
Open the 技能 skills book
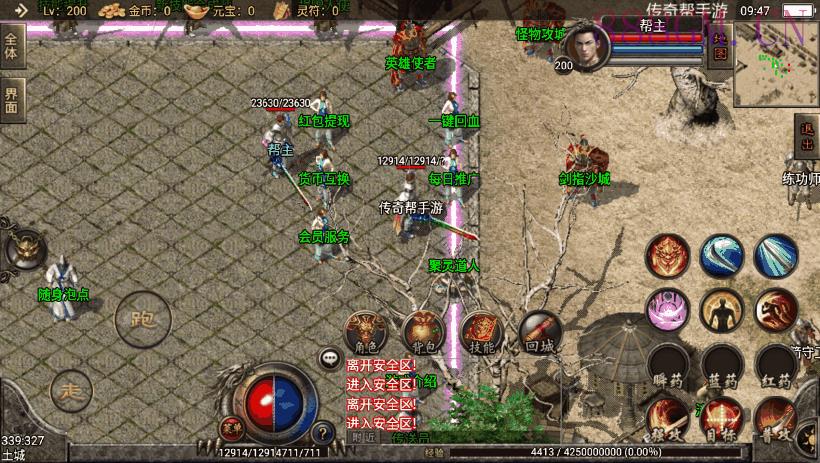point(481,331)
